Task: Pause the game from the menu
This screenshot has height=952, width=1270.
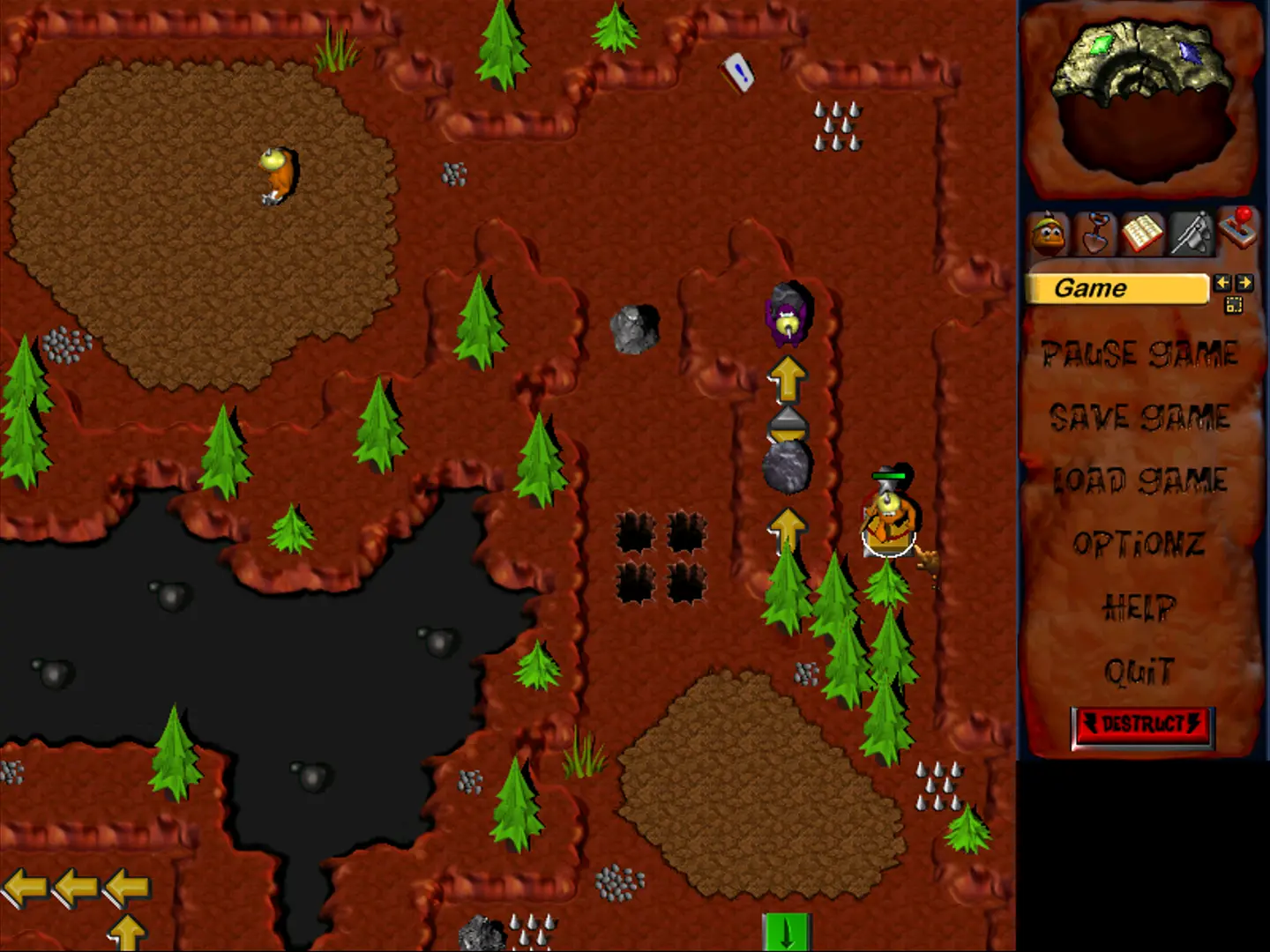Action: [x=1139, y=354]
